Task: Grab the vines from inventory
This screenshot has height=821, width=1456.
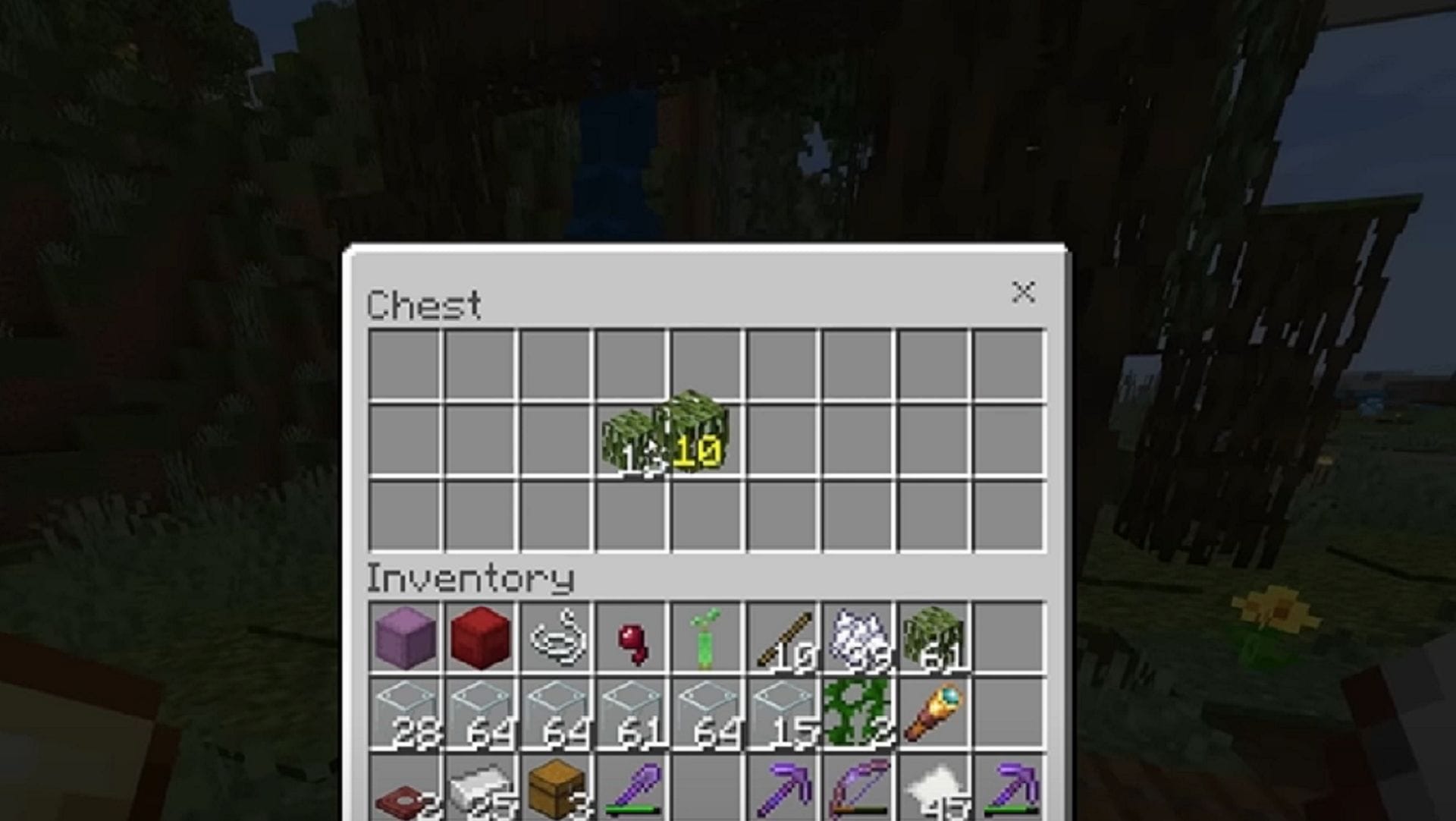Action: tap(861, 713)
